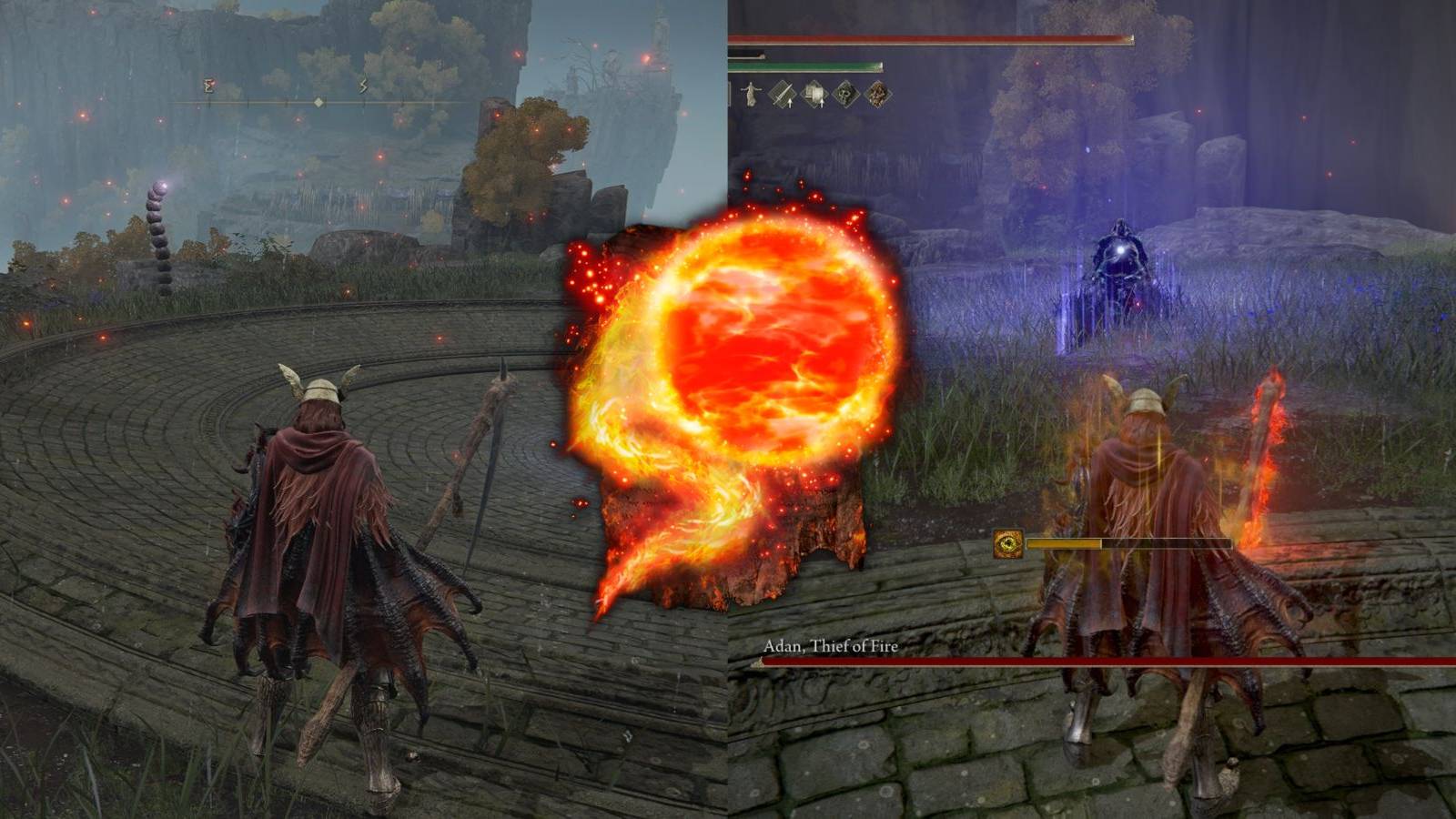Click the lightning symbol on the compass
Screen dimensions: 1456x819
pos(363,86)
